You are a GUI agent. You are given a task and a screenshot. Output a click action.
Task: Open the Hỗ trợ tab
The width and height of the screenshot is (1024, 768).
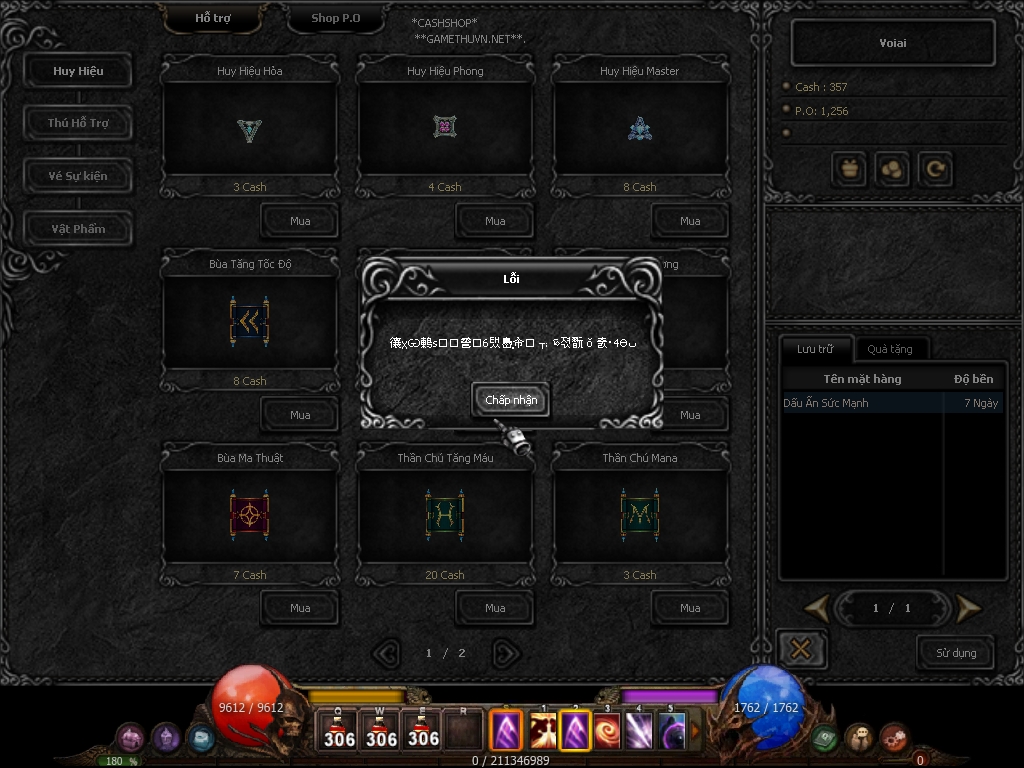tap(212, 18)
